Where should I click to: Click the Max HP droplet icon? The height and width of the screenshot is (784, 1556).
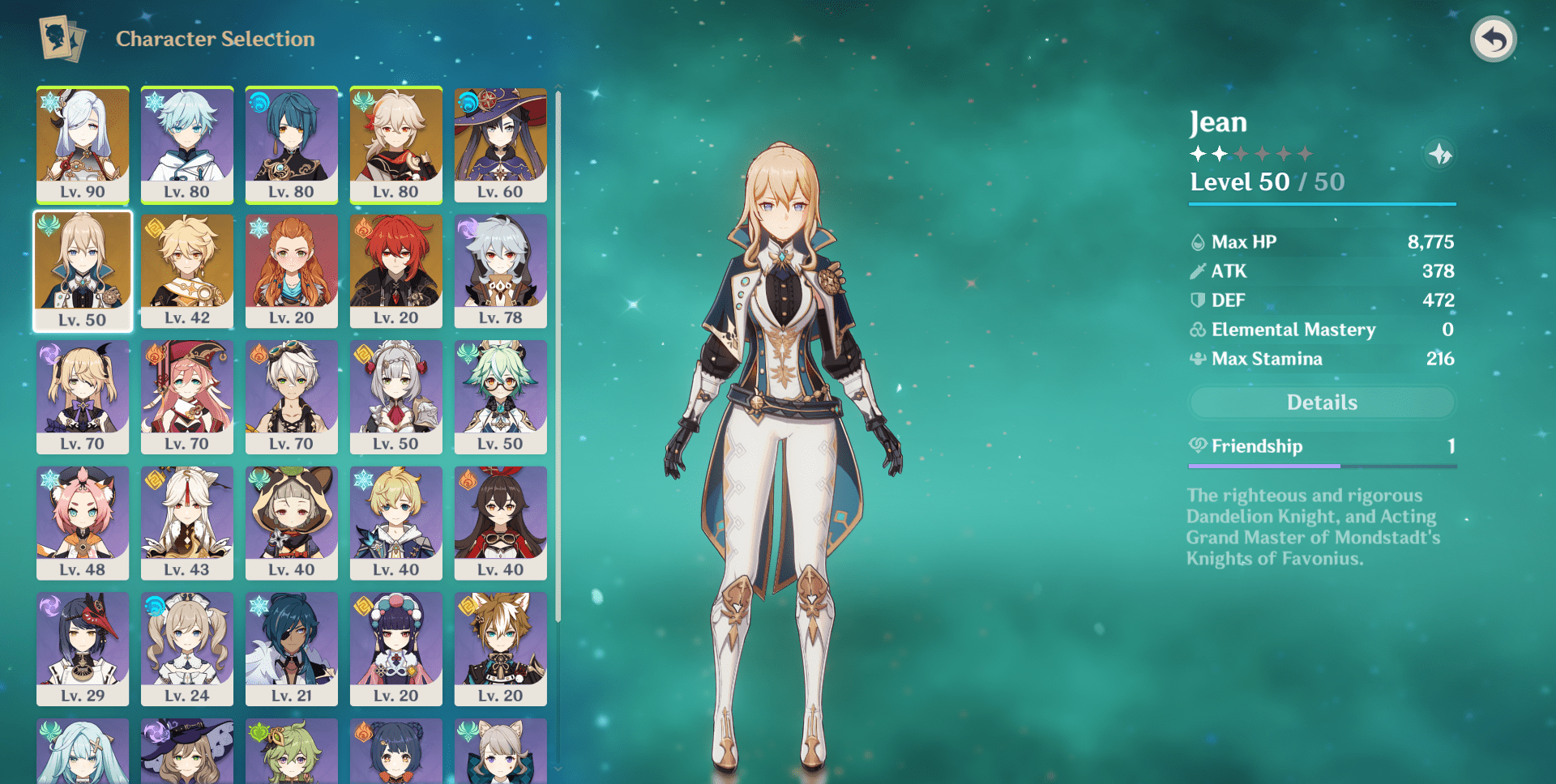coord(1198,241)
